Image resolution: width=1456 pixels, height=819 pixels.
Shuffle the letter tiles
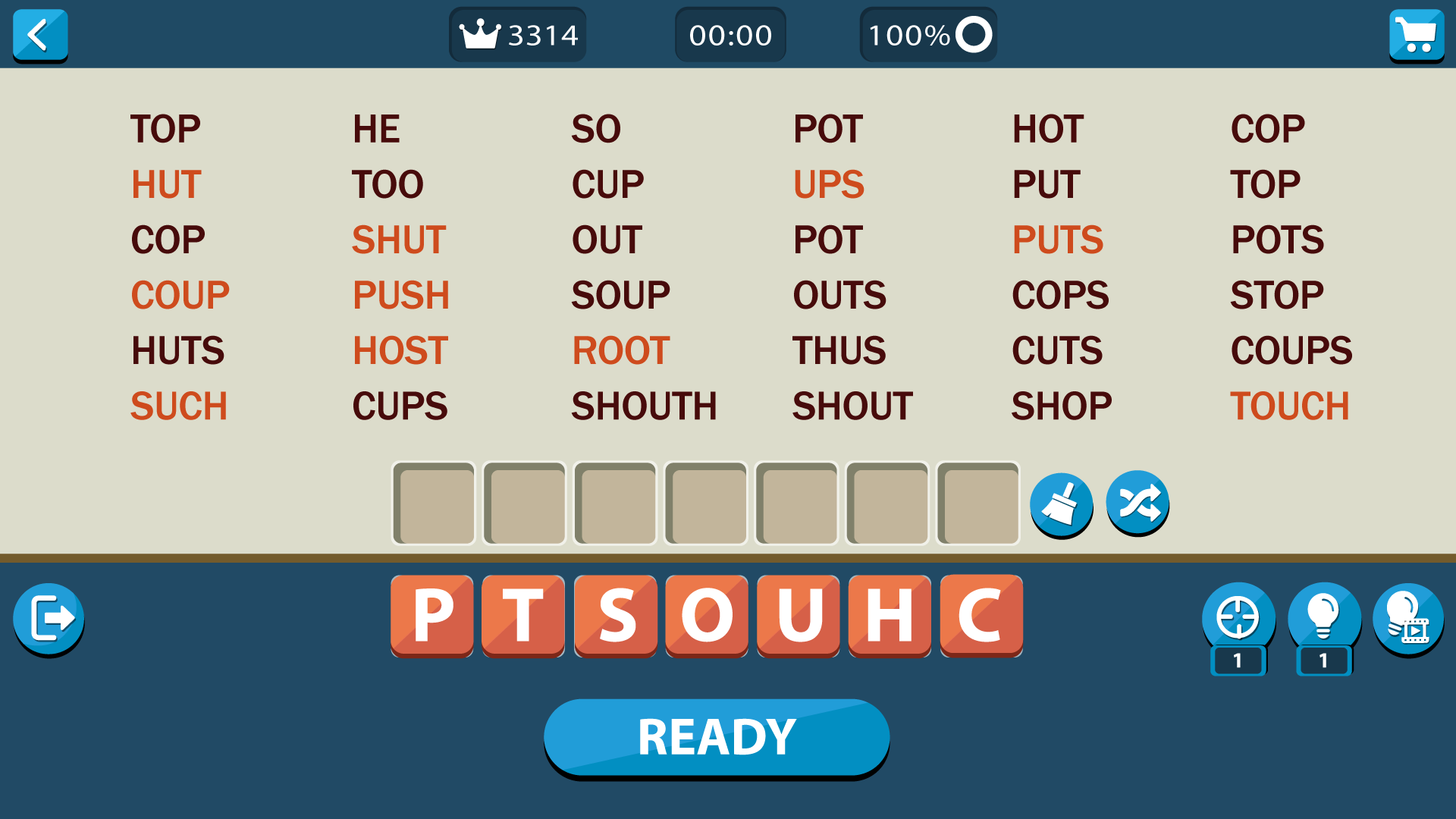click(x=1137, y=504)
